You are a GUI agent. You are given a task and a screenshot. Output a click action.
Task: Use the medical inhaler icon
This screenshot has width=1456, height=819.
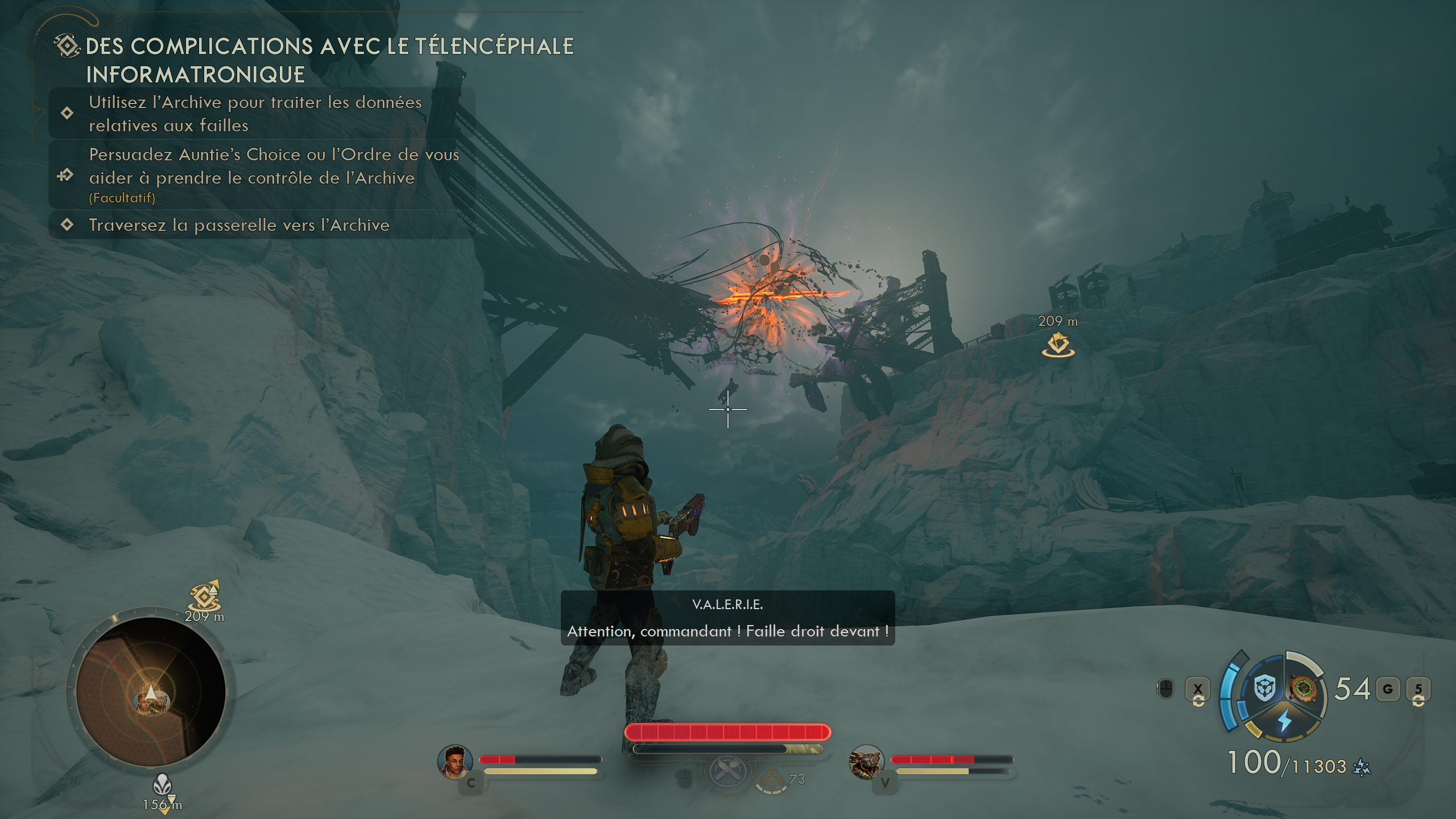click(772, 779)
